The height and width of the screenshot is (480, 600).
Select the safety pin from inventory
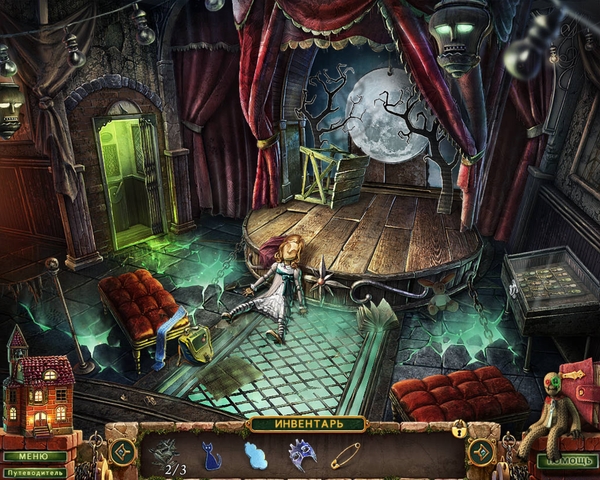click(345, 456)
